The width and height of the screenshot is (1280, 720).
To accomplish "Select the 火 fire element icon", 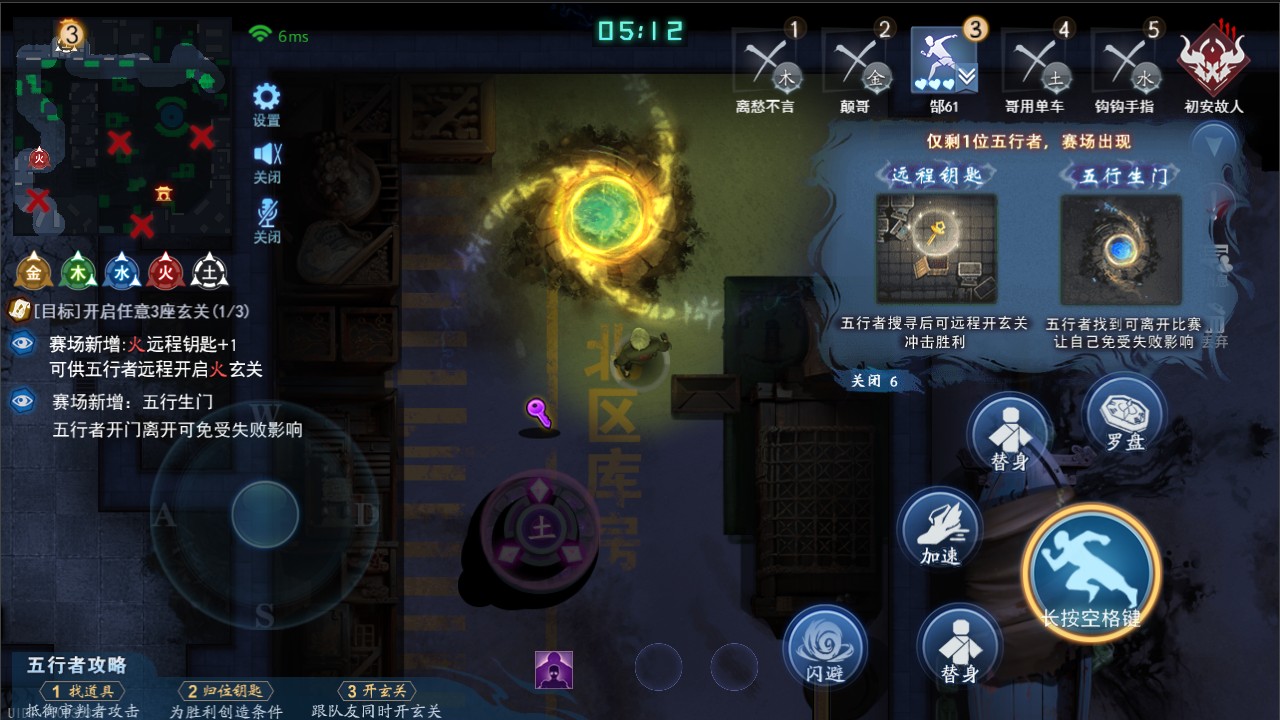I will coord(166,272).
